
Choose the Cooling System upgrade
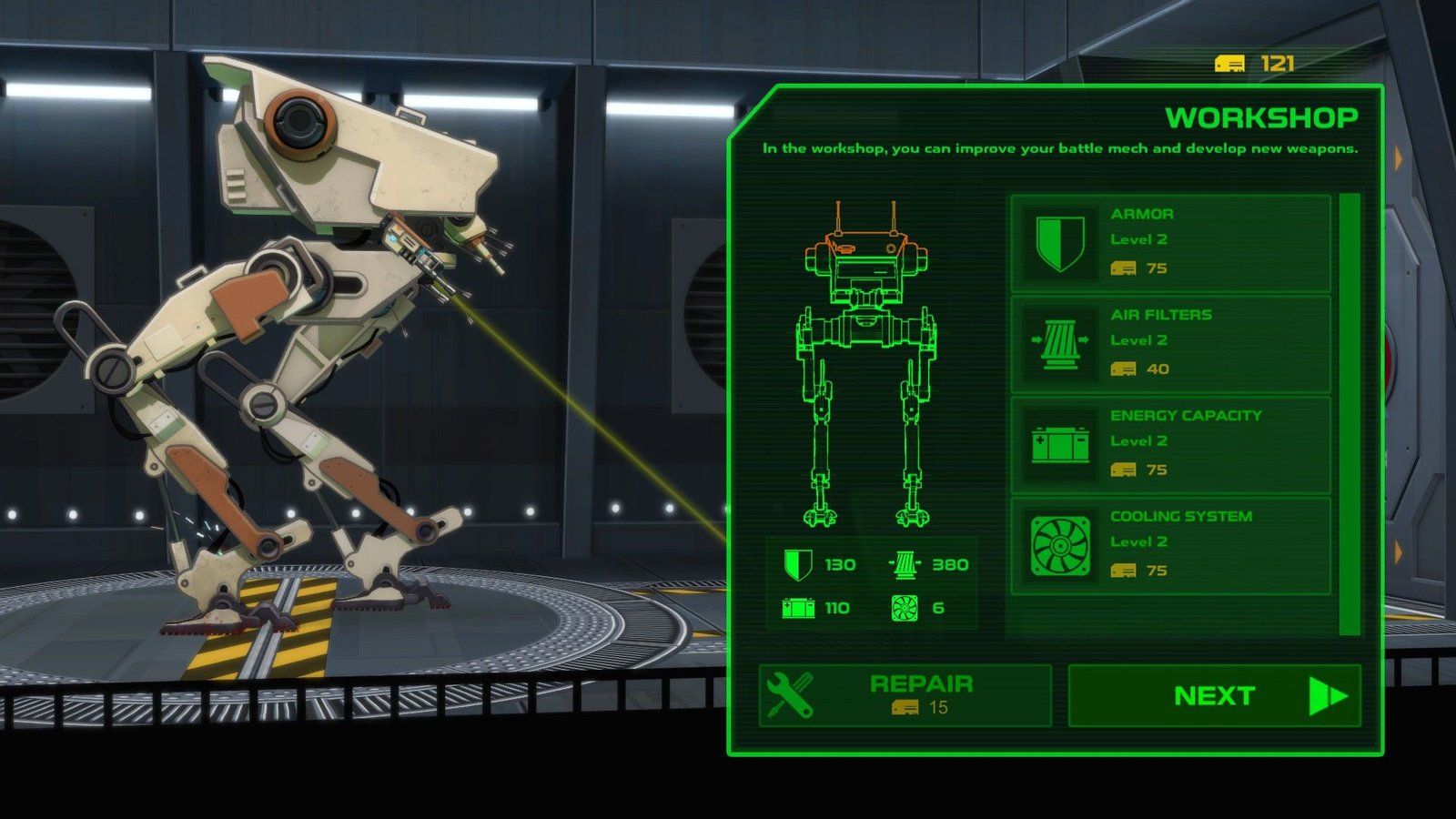point(1170,545)
